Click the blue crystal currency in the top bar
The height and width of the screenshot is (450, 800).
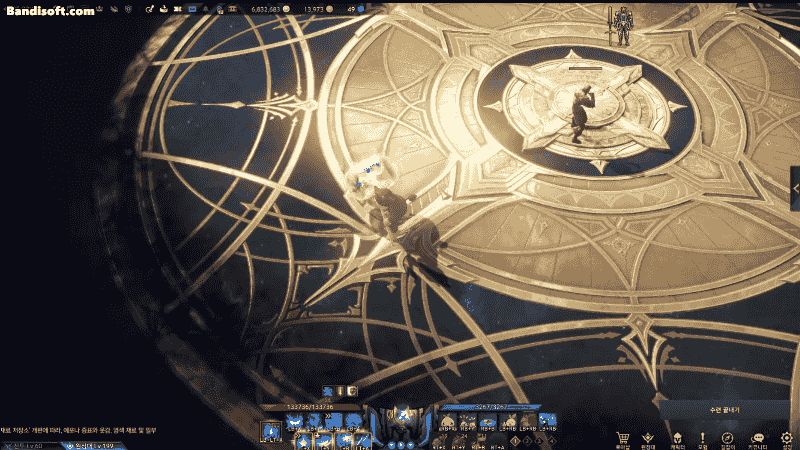[361, 8]
